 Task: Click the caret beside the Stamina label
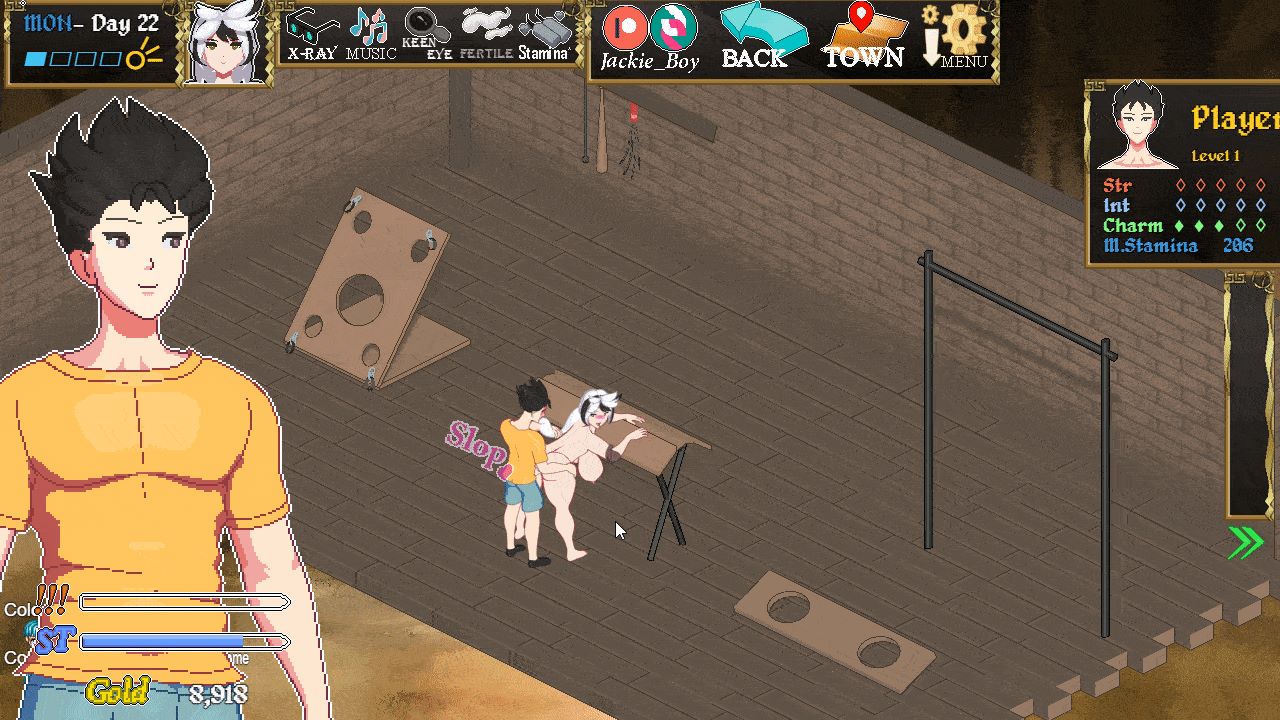tap(570, 48)
